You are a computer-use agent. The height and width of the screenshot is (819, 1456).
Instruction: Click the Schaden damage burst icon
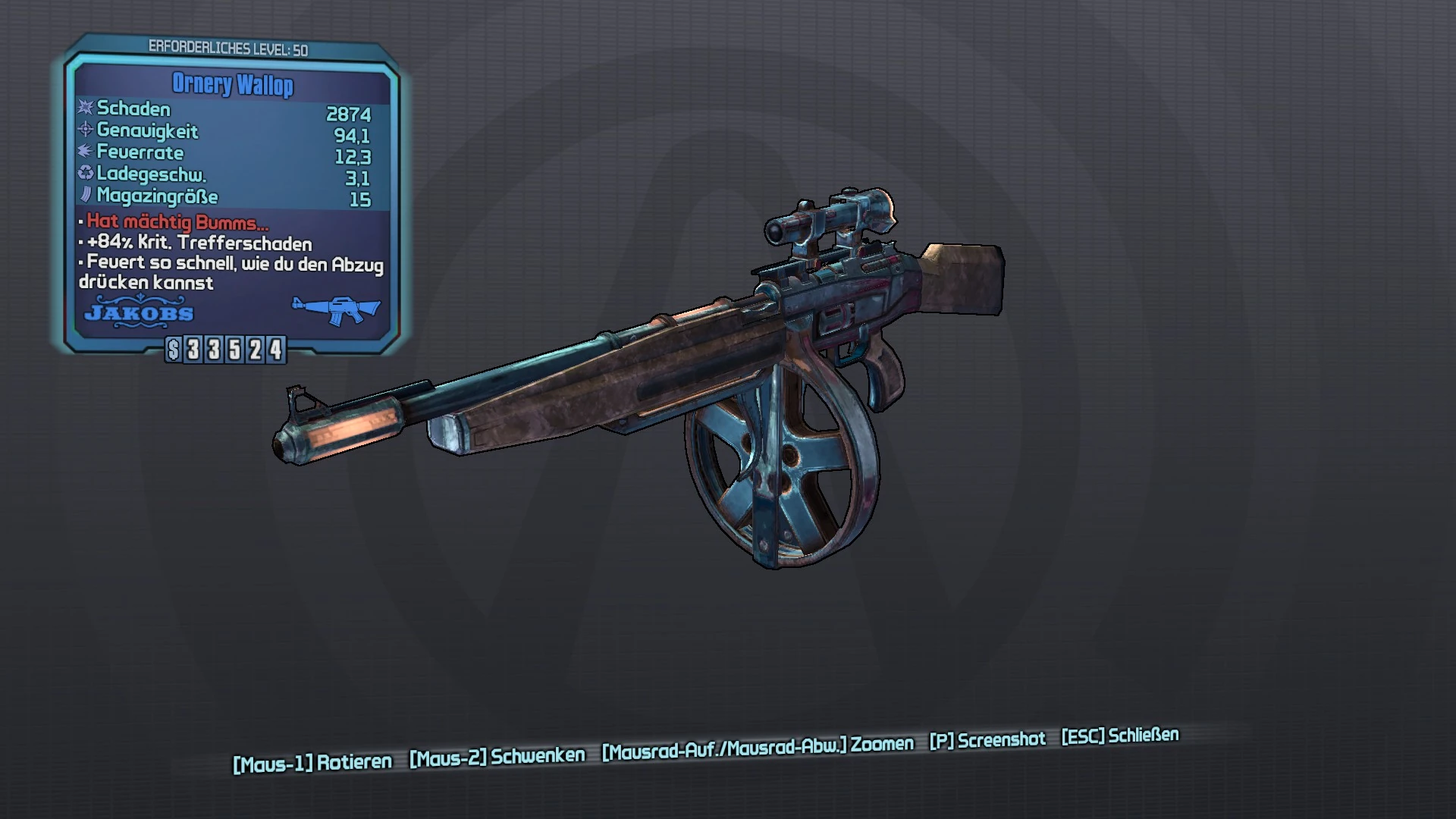(x=83, y=108)
